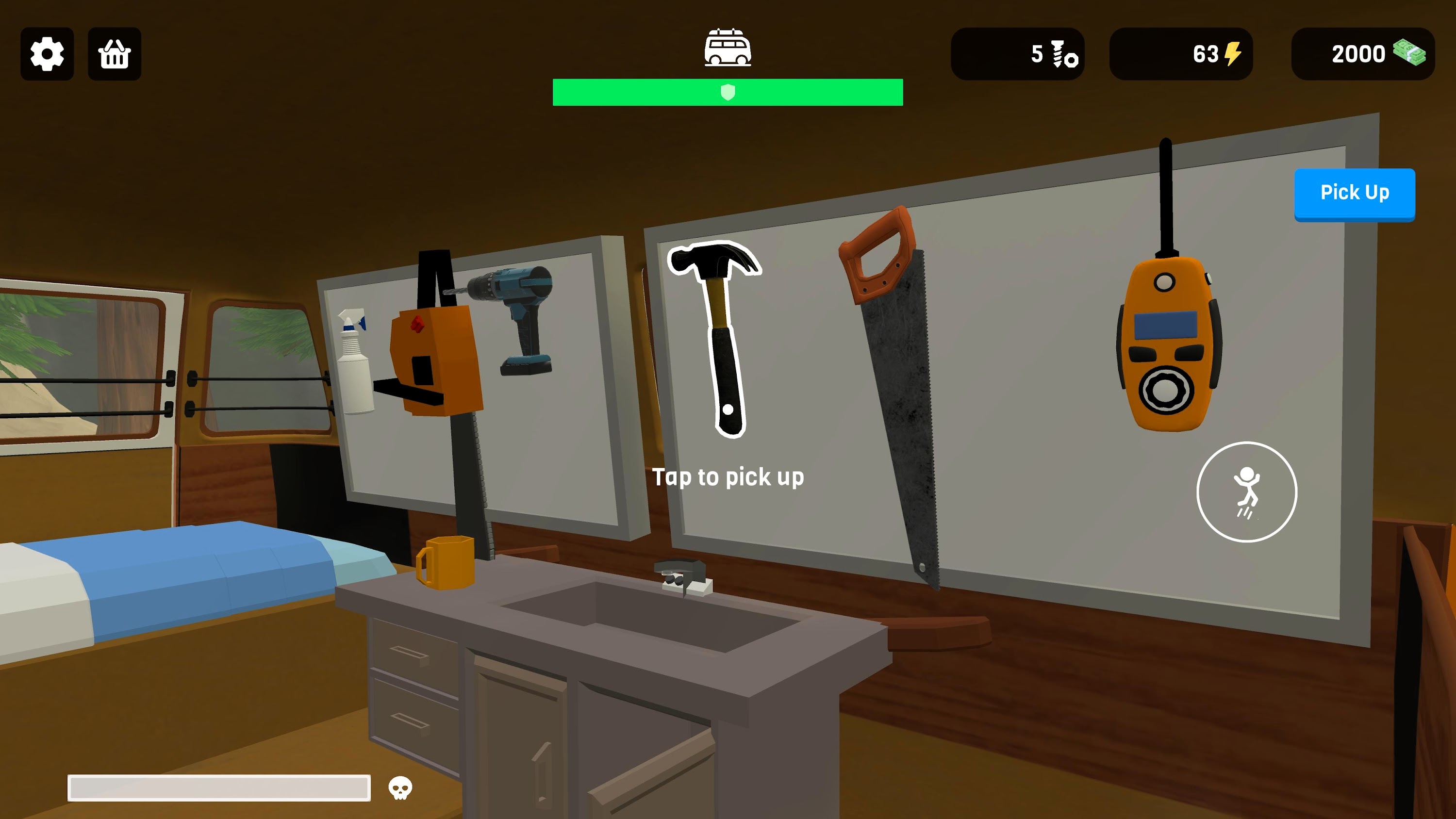The image size is (1456, 819).
Task: Open the shop basket
Action: [x=114, y=54]
